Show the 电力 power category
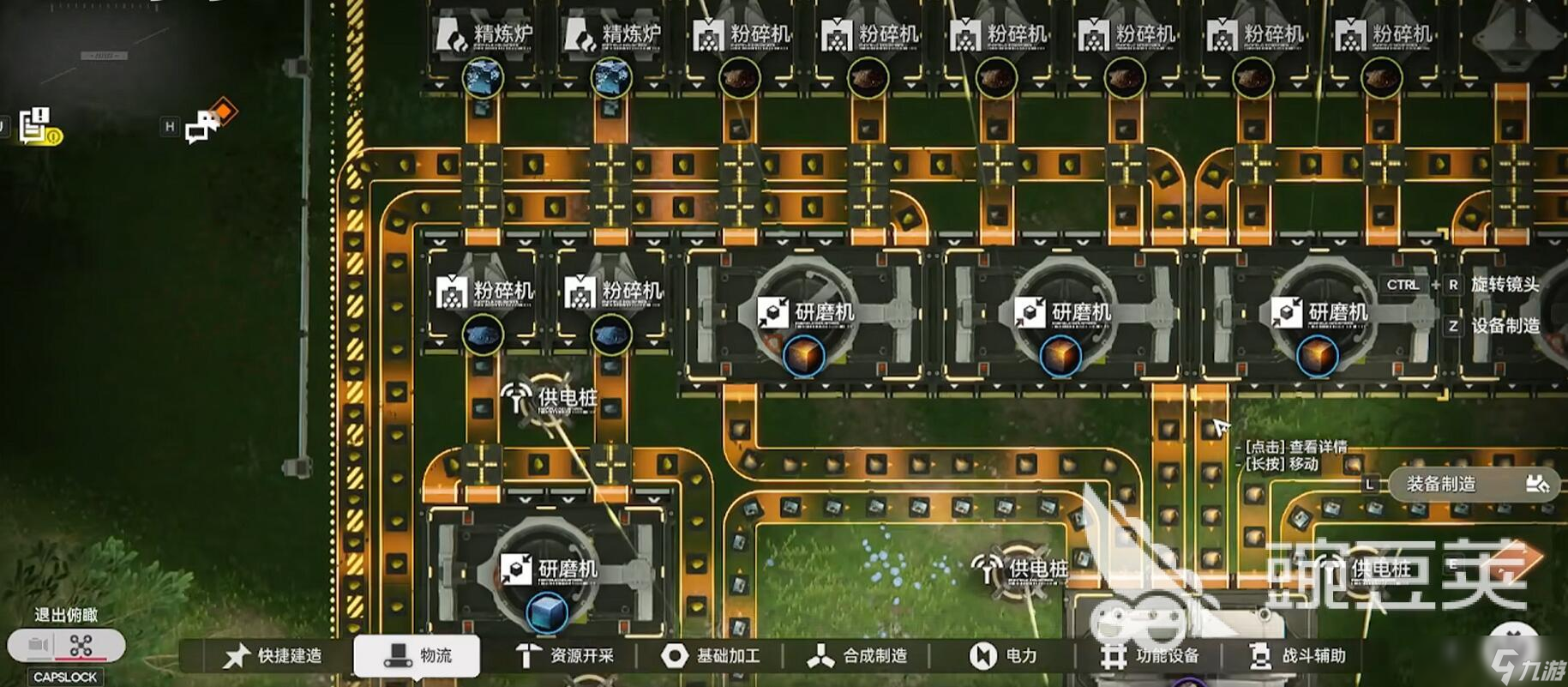The height and width of the screenshot is (687, 1568). click(1003, 656)
